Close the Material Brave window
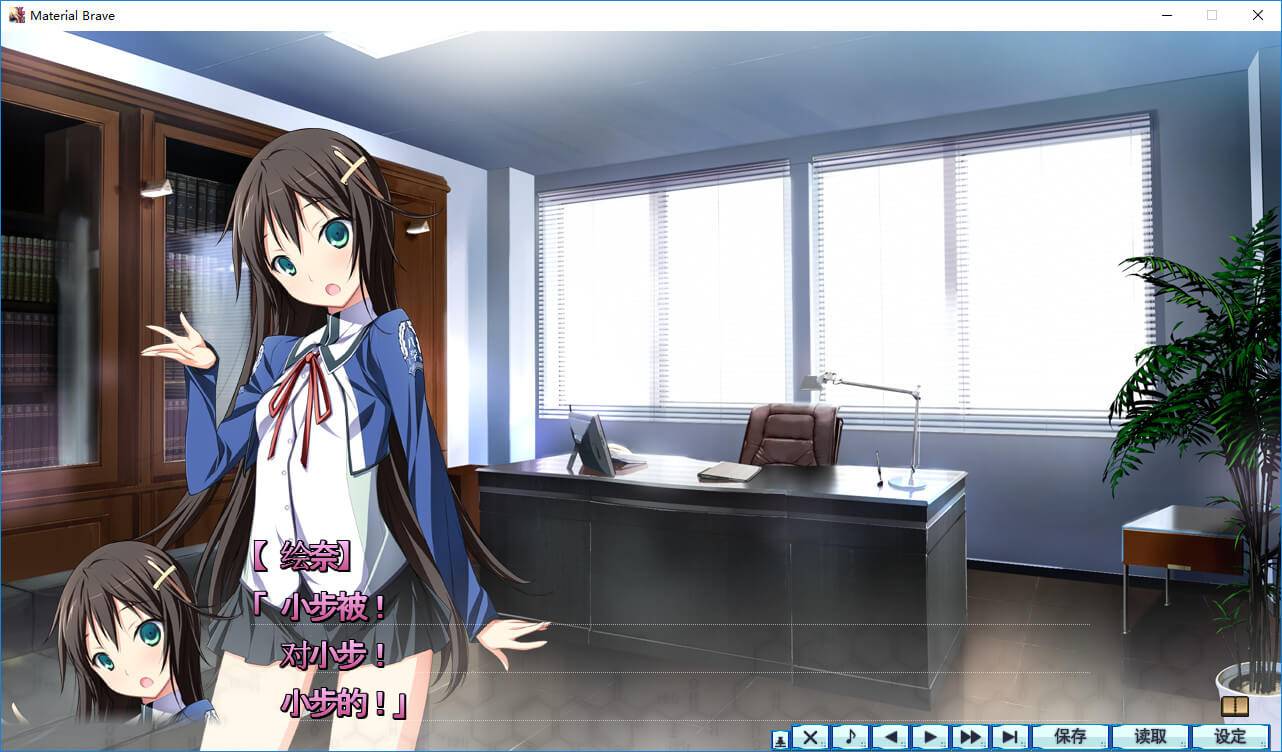Screen dimensions: 1282x752 click(x=1258, y=15)
